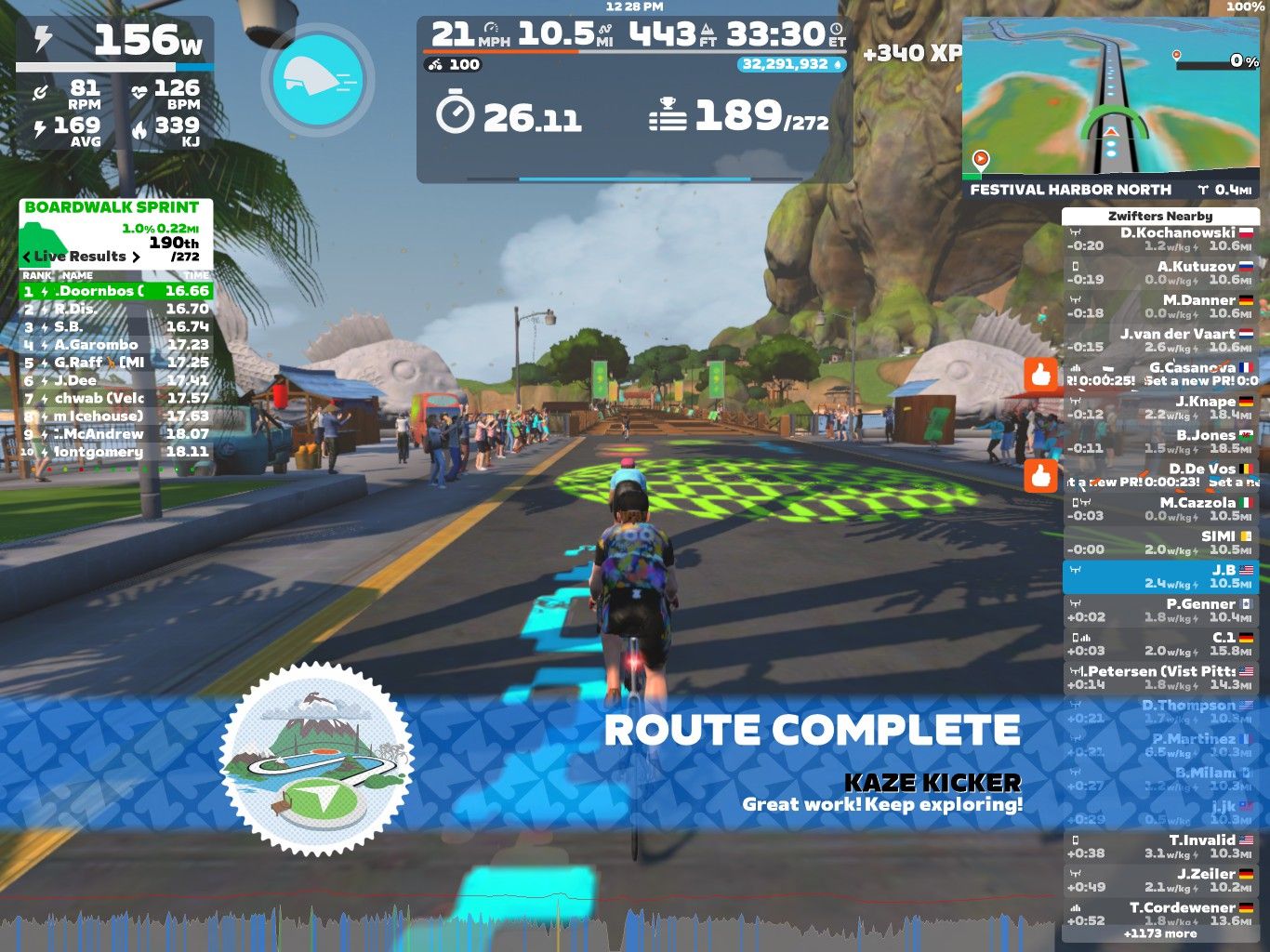The image size is (1270, 952).
Task: Choose rider A.Kutuzov from the nearby list
Action: pyautogui.click(x=1159, y=272)
